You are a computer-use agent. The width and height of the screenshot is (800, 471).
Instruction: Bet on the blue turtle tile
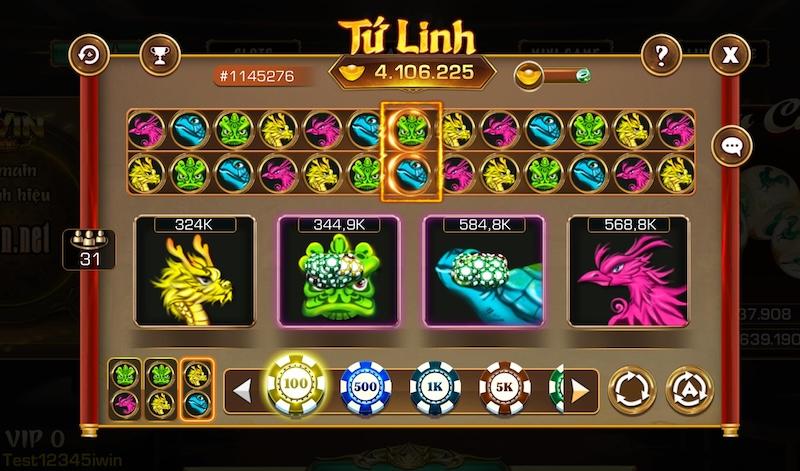(482, 272)
